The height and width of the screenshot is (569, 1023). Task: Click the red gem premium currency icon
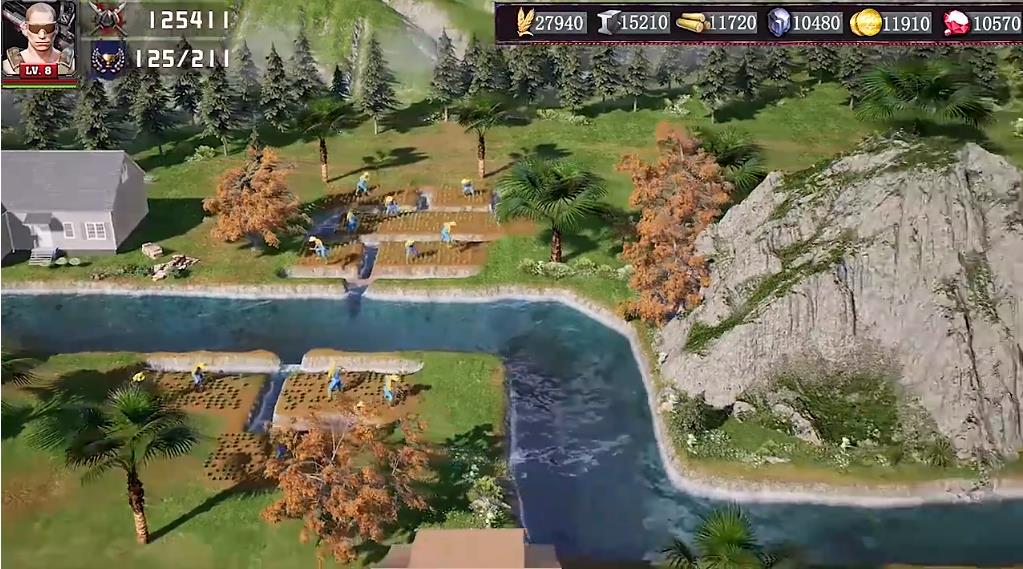click(x=956, y=22)
